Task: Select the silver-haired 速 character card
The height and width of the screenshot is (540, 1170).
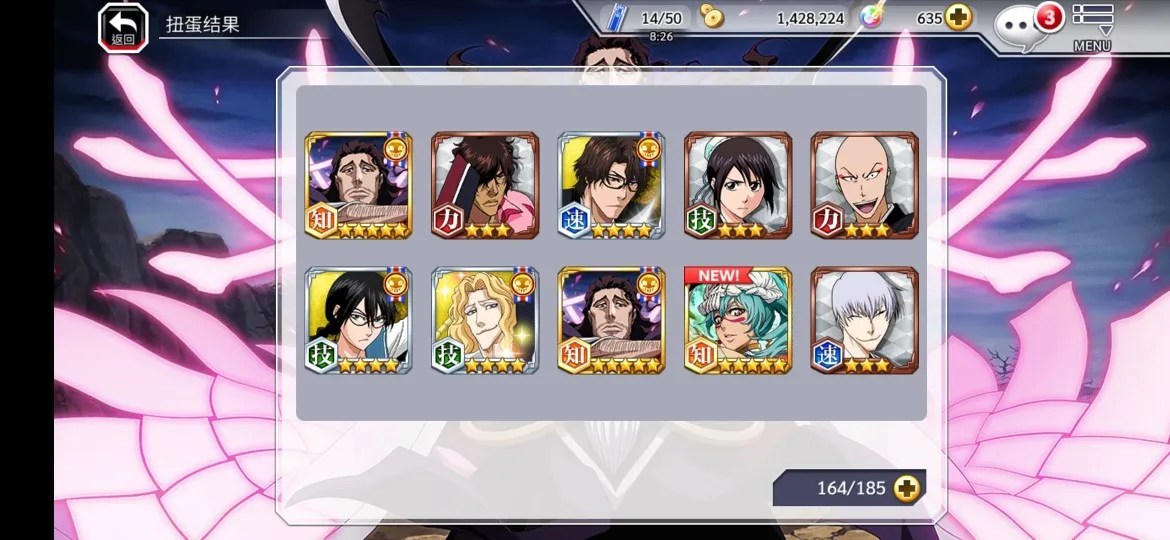Action: pyautogui.click(x=864, y=320)
